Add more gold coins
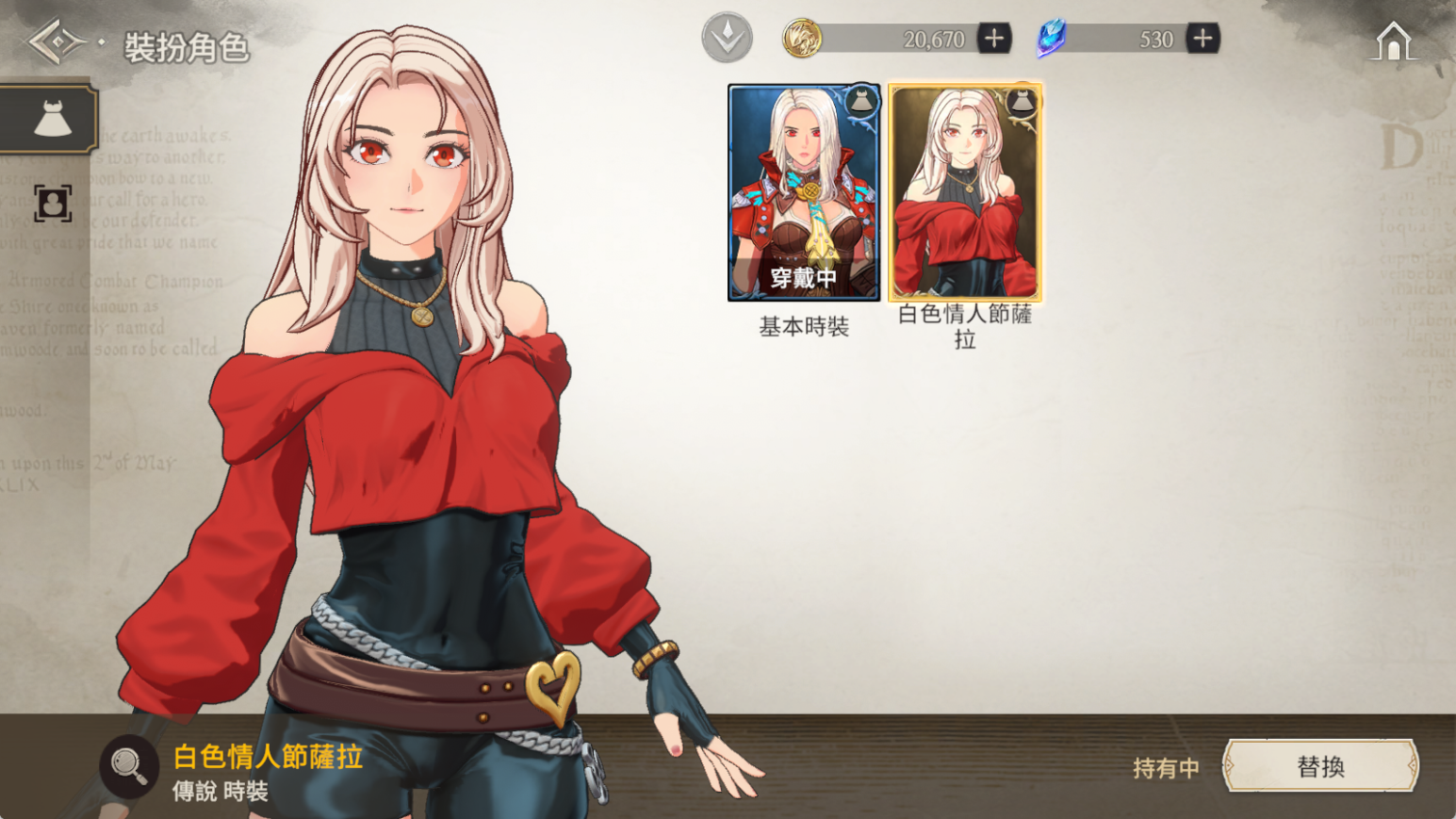Viewport: 1456px width, 819px height. point(994,39)
